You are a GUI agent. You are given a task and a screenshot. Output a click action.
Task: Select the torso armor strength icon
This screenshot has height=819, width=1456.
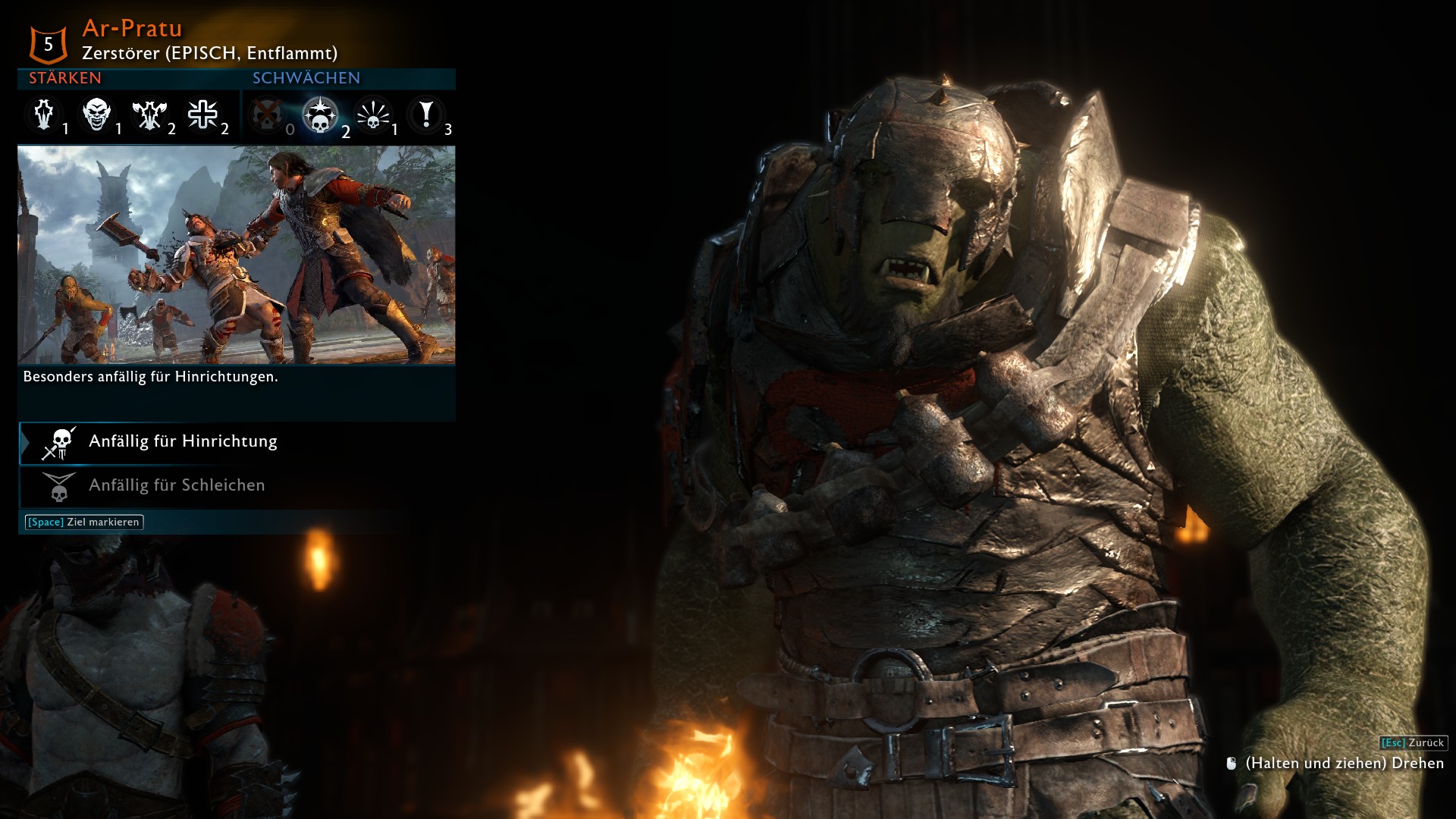tap(44, 115)
